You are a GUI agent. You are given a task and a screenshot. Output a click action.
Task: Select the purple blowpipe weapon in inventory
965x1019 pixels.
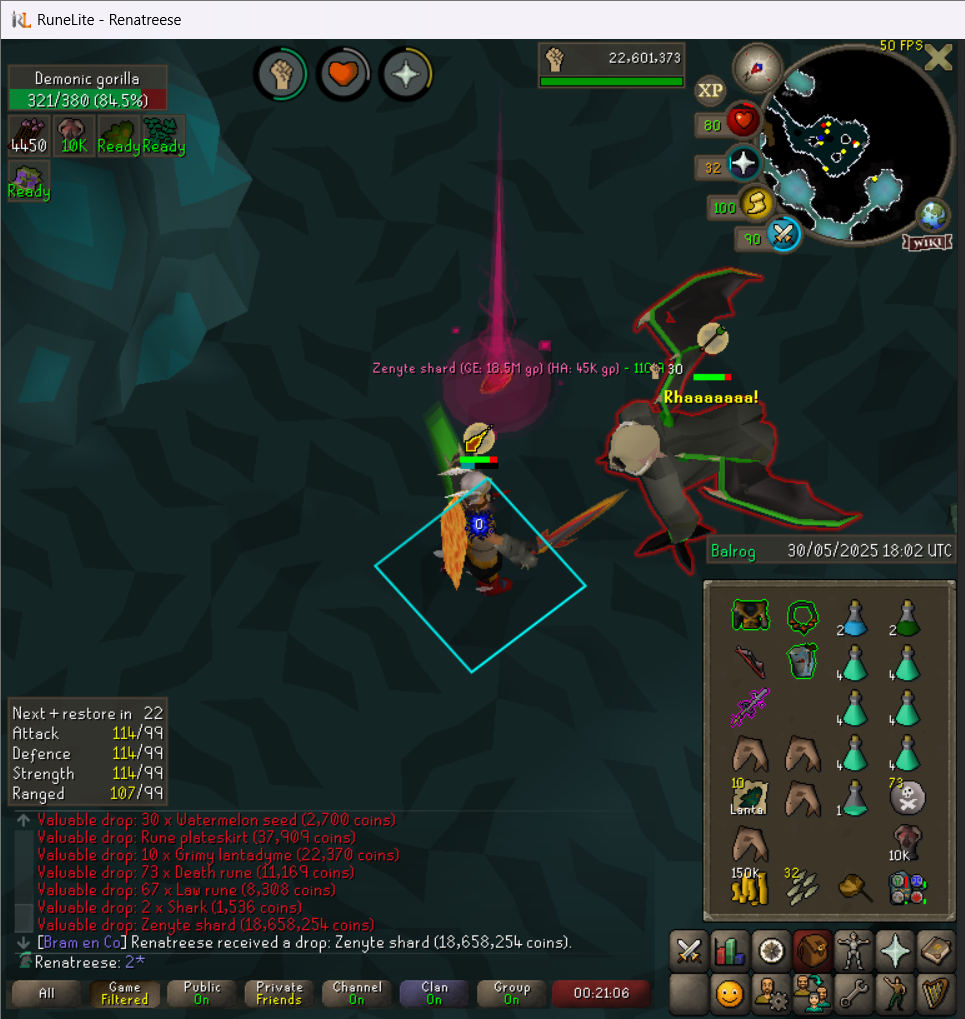click(x=750, y=708)
